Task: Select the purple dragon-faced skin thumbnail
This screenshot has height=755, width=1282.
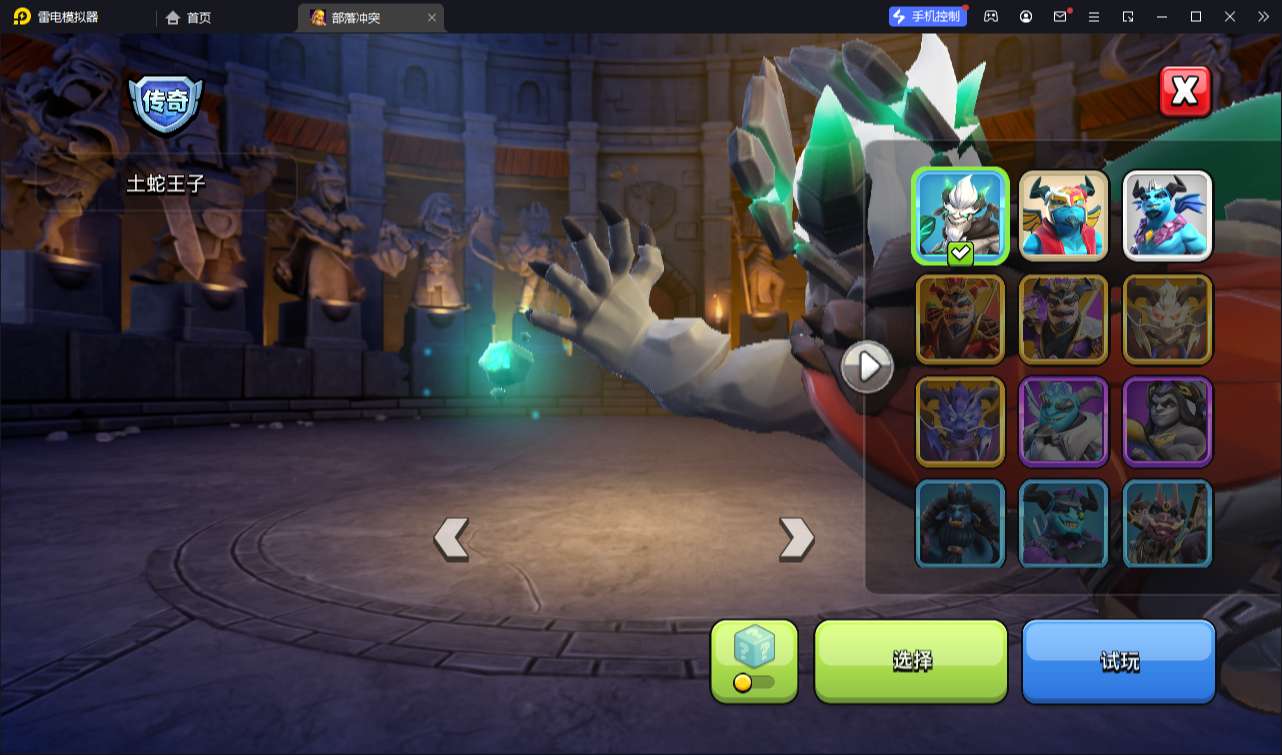Action: click(x=960, y=421)
